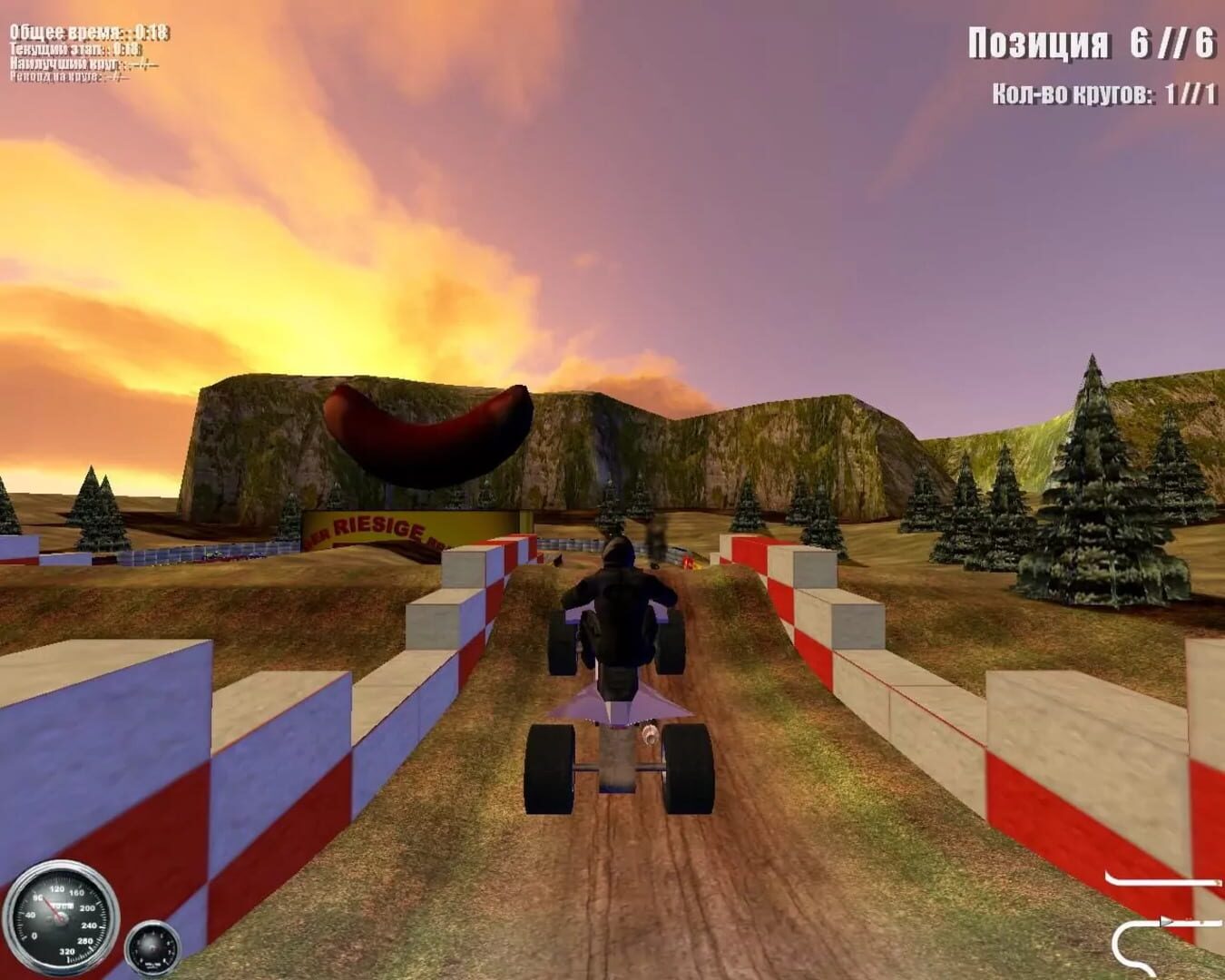The image size is (1225, 980).
Task: Click the opponent rider ahead on track
Action: pyautogui.click(x=657, y=535)
